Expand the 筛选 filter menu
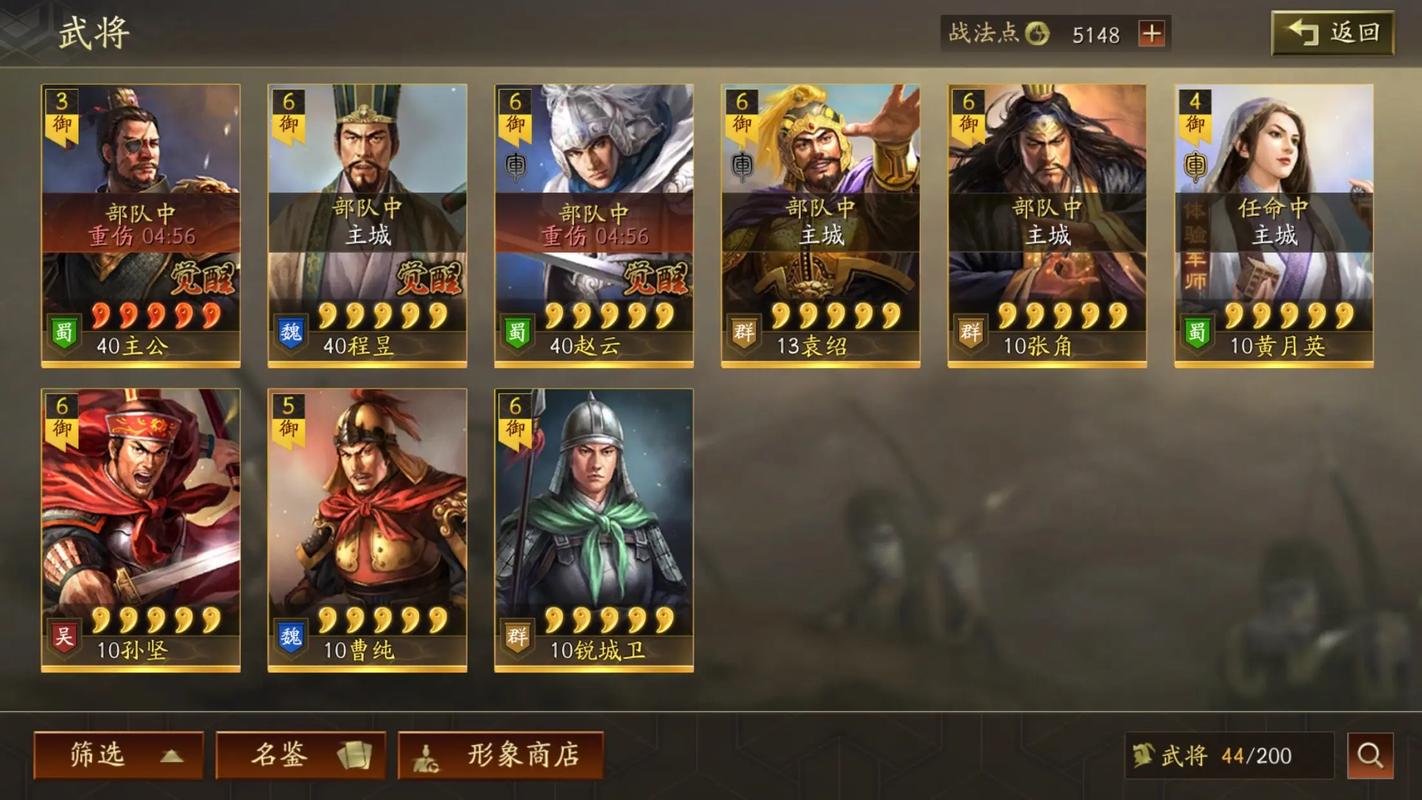 pos(118,755)
